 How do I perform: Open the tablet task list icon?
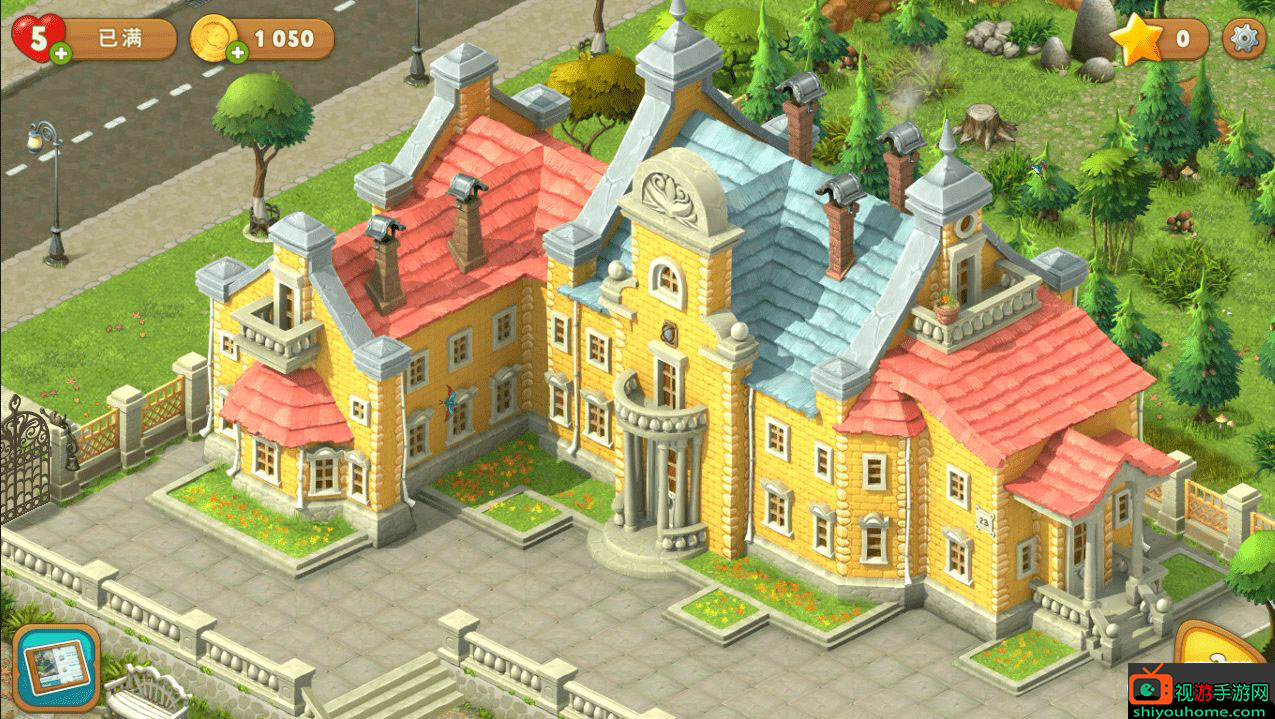point(56,668)
